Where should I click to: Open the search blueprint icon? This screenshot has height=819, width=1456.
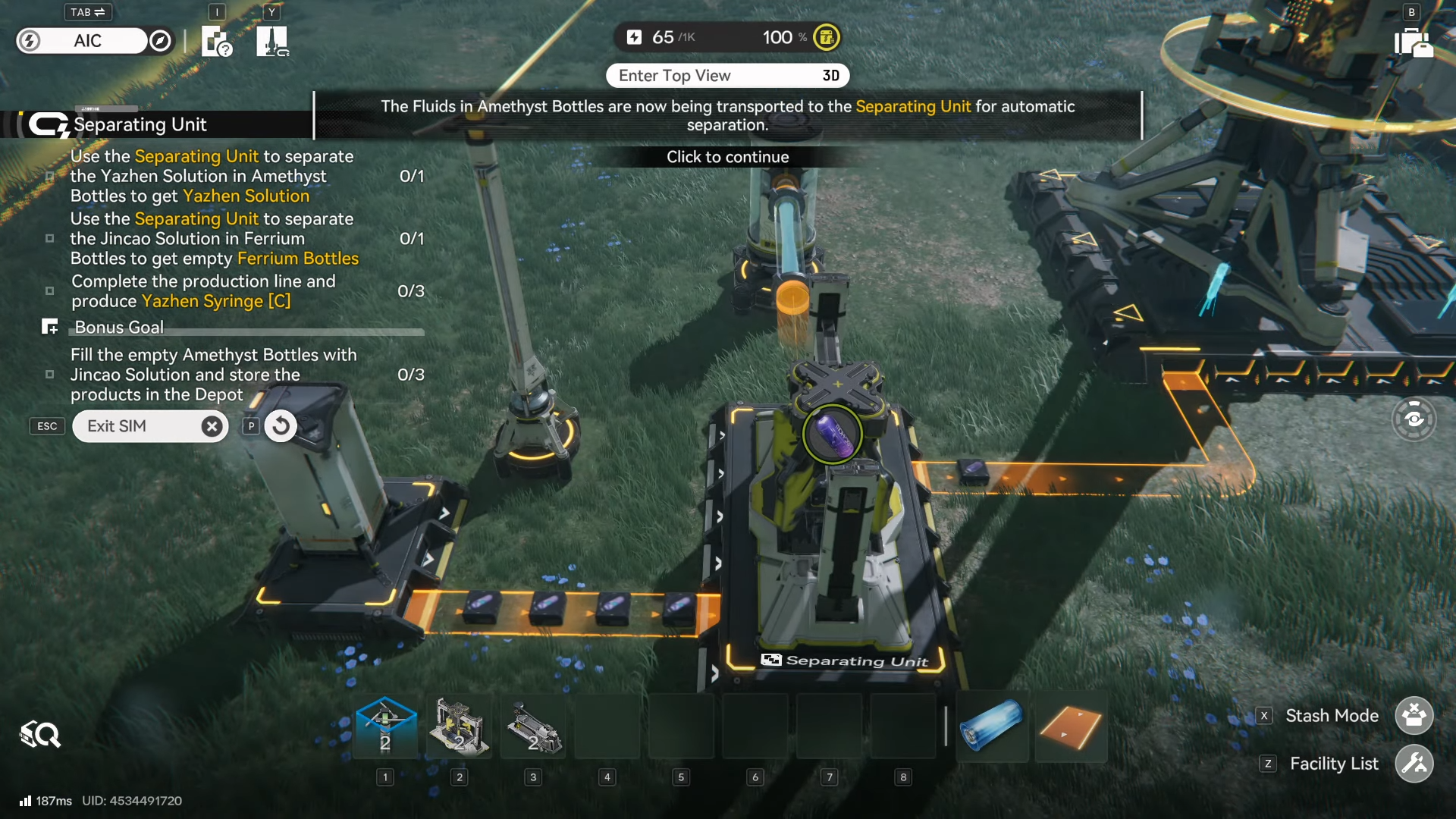40,734
